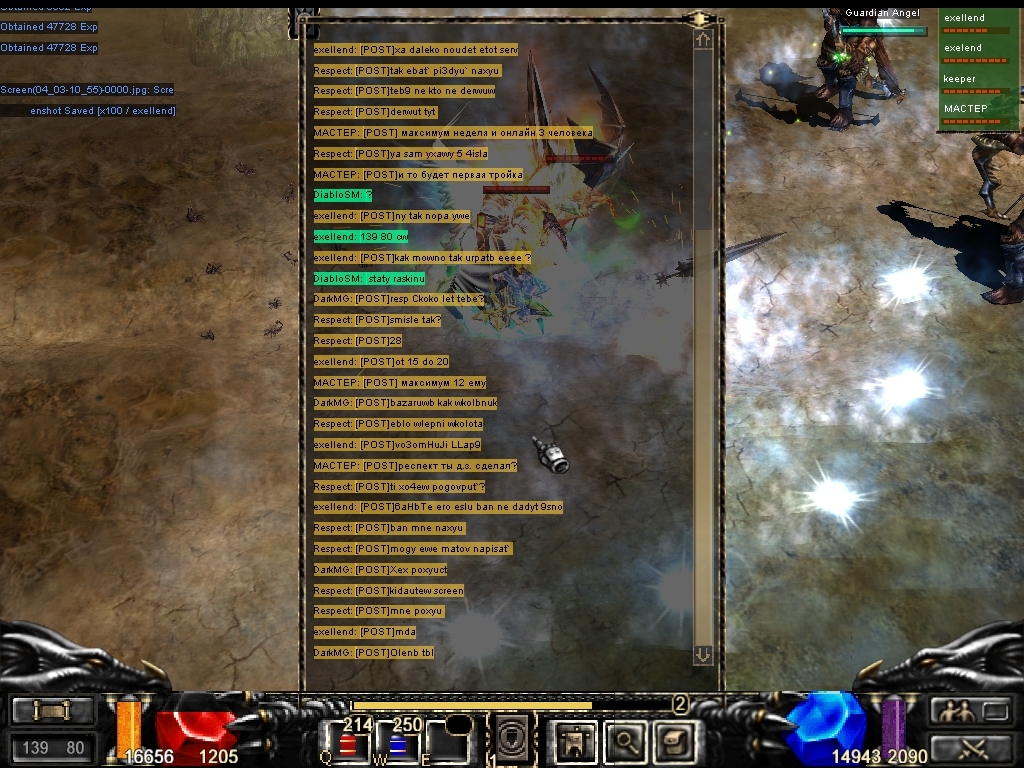Open the character info button

point(575,741)
